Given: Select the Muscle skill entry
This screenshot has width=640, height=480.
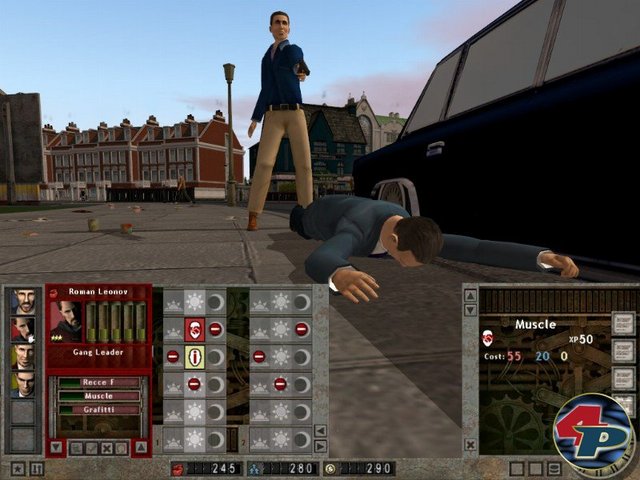Looking at the screenshot, I should 98,396.
